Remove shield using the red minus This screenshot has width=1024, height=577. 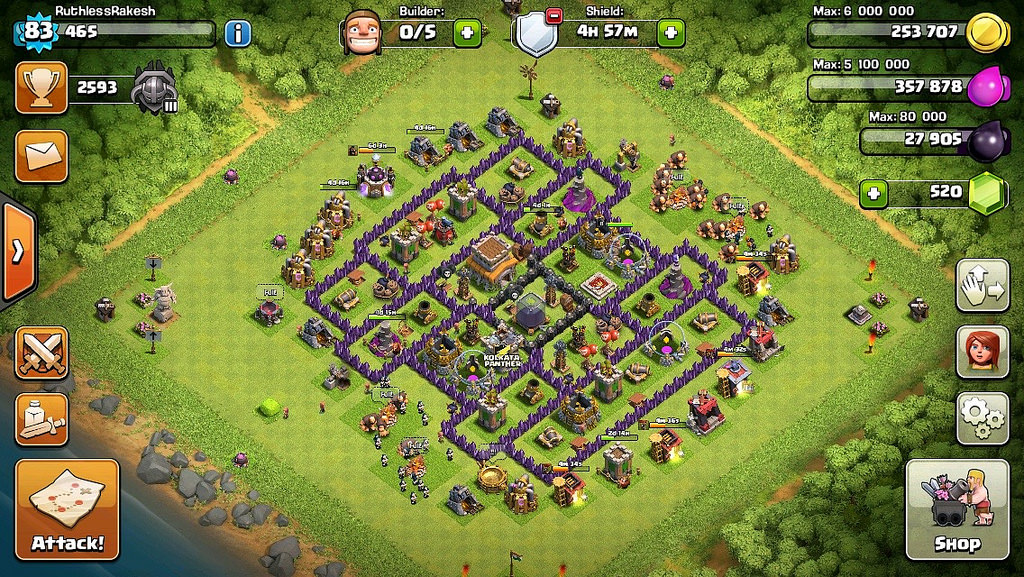pyautogui.click(x=554, y=15)
